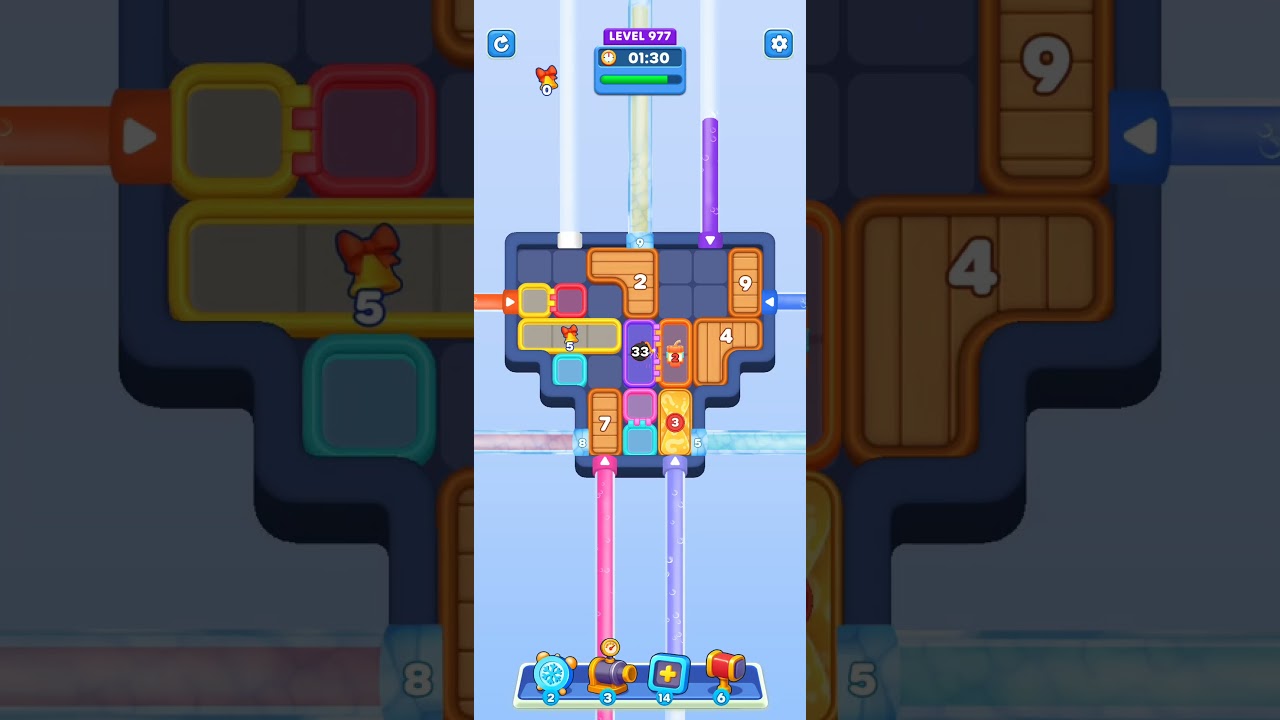Image resolution: width=1280 pixels, height=720 pixels.
Task: Tap the settings gear icon
Action: point(779,44)
